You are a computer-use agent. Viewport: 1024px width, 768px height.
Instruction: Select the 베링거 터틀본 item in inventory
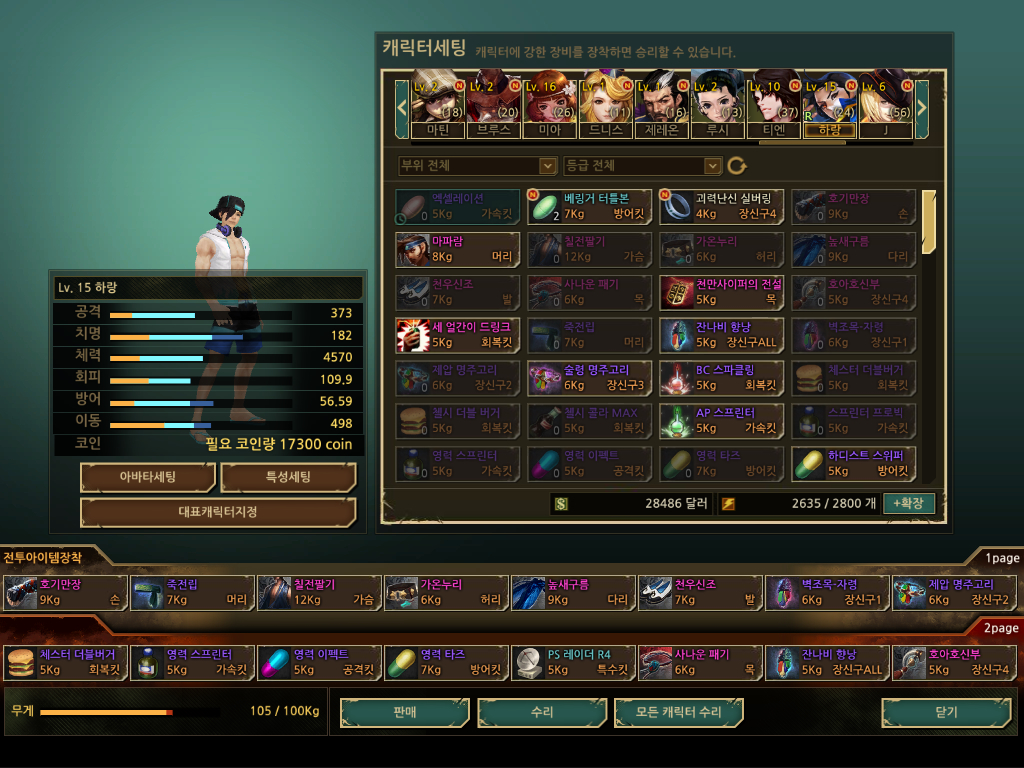click(589, 206)
